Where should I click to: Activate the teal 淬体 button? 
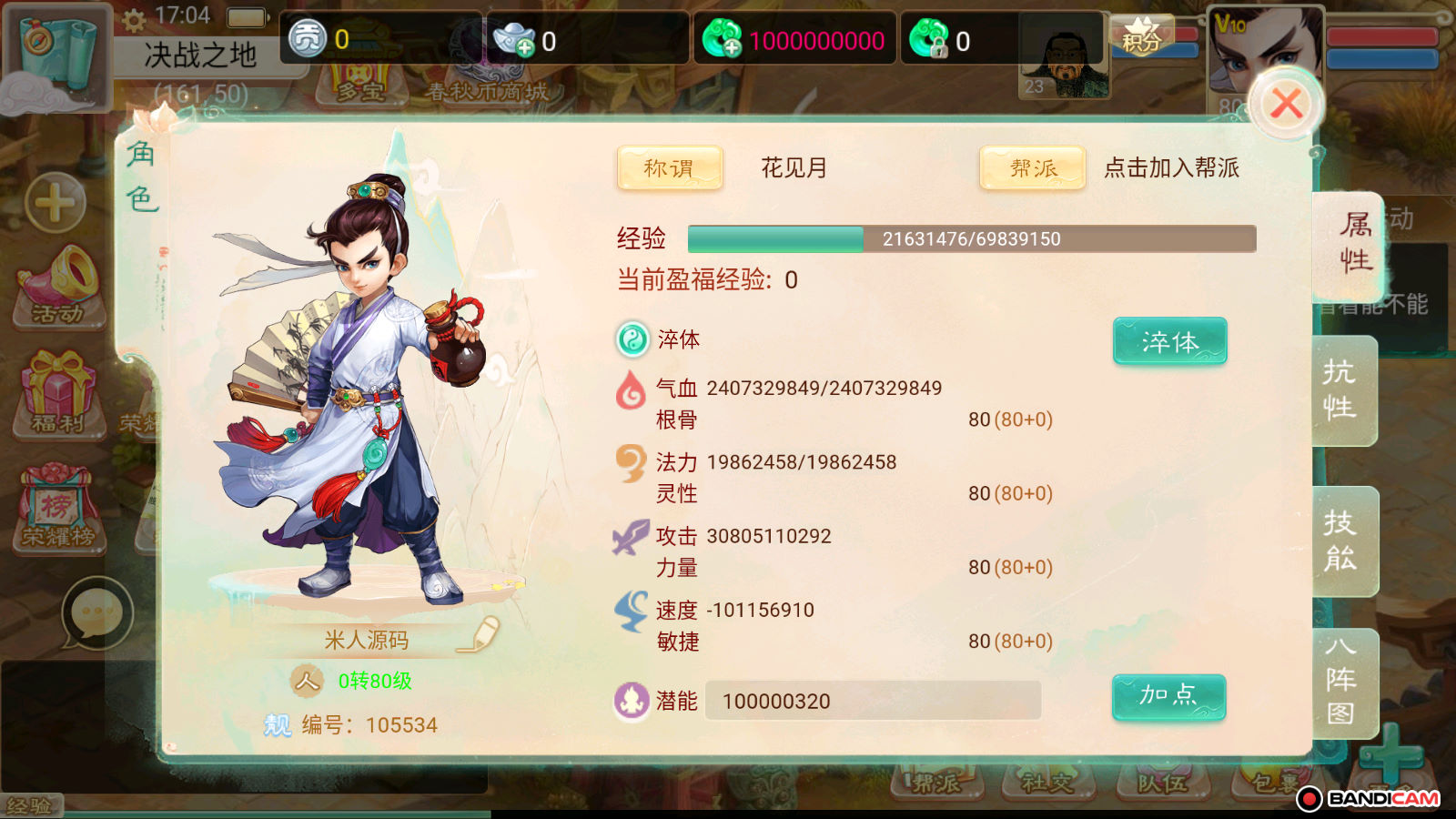[x=1169, y=341]
